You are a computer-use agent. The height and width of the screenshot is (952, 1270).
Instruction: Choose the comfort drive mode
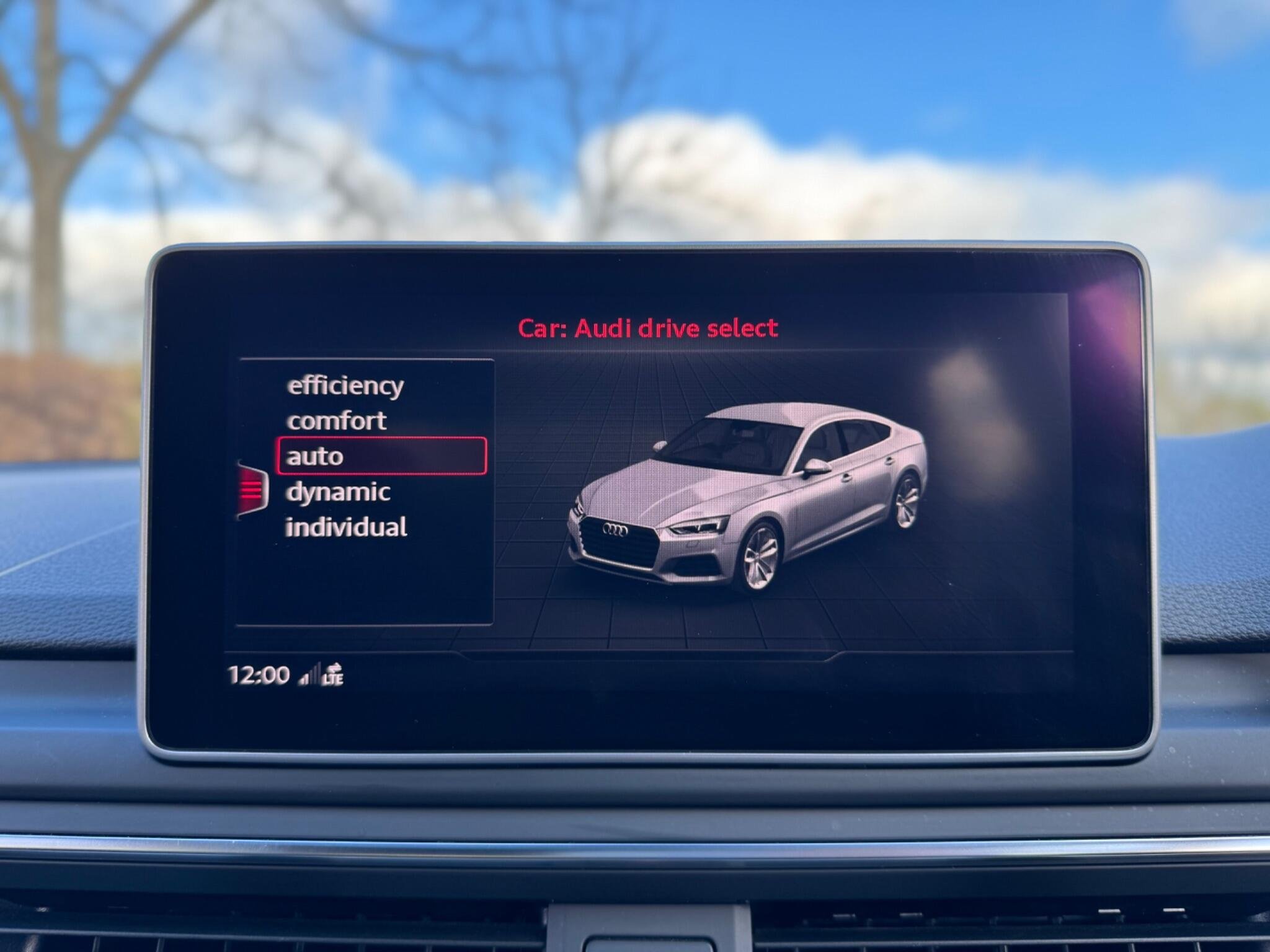pos(337,421)
